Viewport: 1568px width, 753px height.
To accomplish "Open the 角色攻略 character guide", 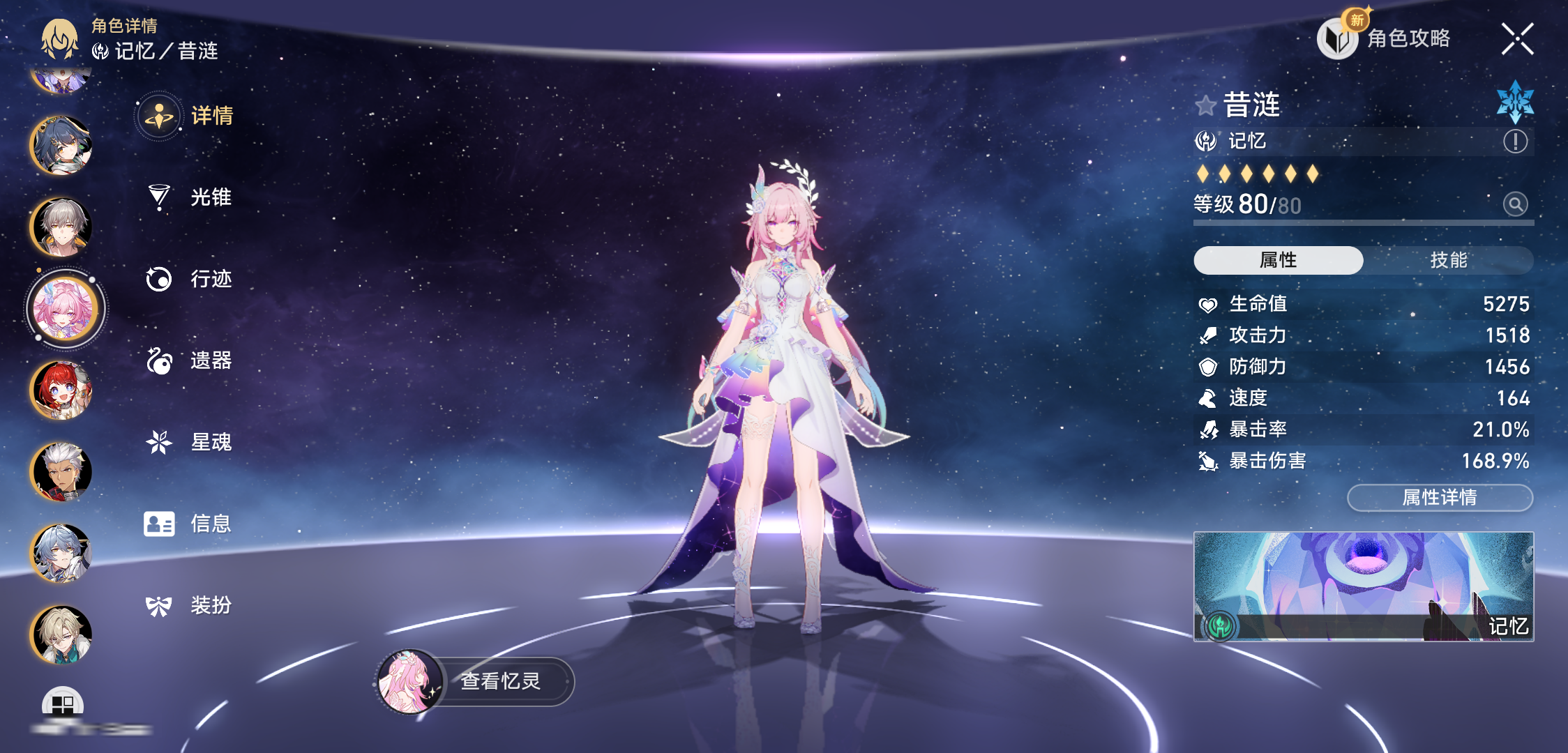I will pos(1385,38).
